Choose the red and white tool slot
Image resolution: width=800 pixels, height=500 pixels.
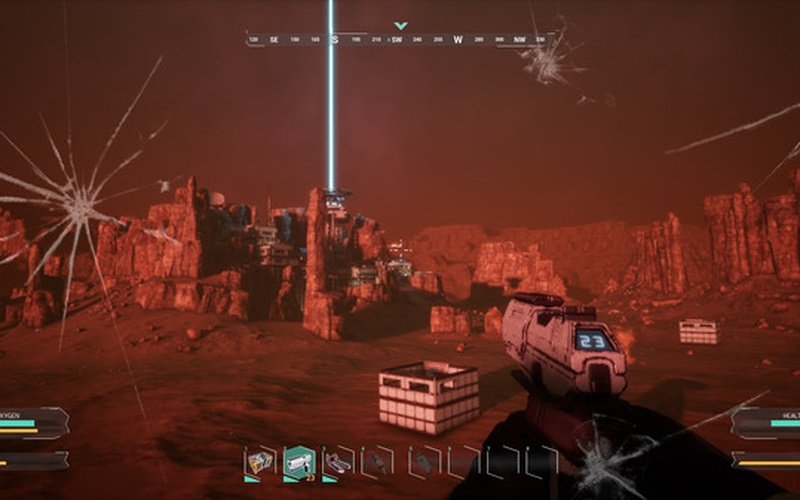(338, 461)
